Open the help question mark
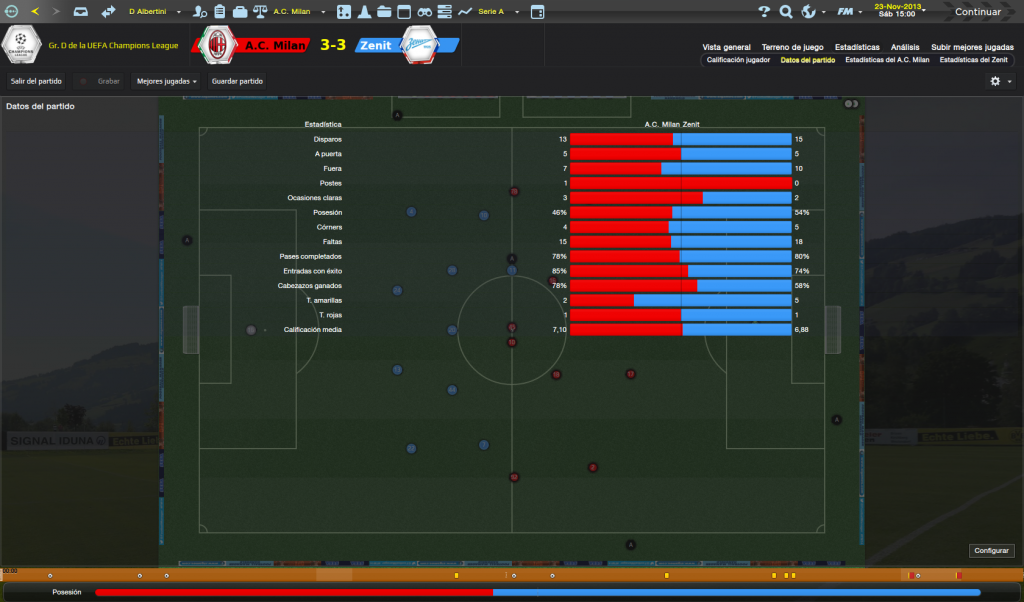The height and width of the screenshot is (602, 1024). (764, 12)
